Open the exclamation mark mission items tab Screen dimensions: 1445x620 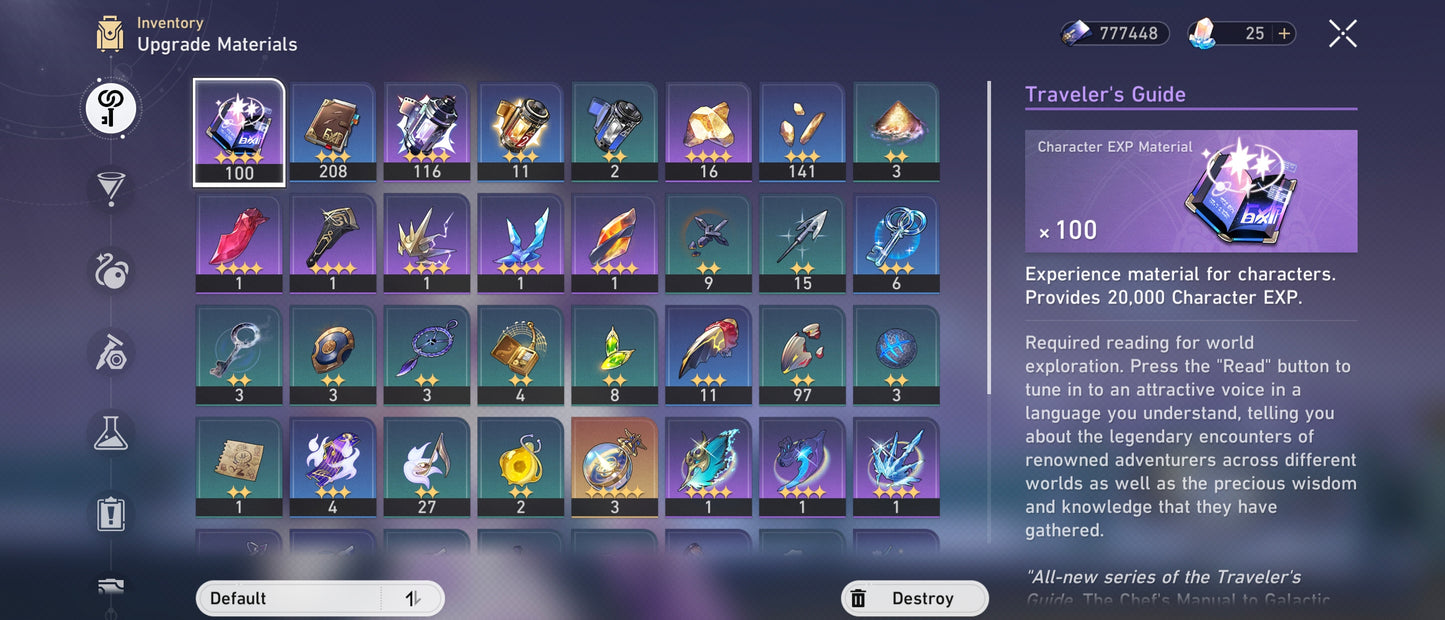[110, 513]
